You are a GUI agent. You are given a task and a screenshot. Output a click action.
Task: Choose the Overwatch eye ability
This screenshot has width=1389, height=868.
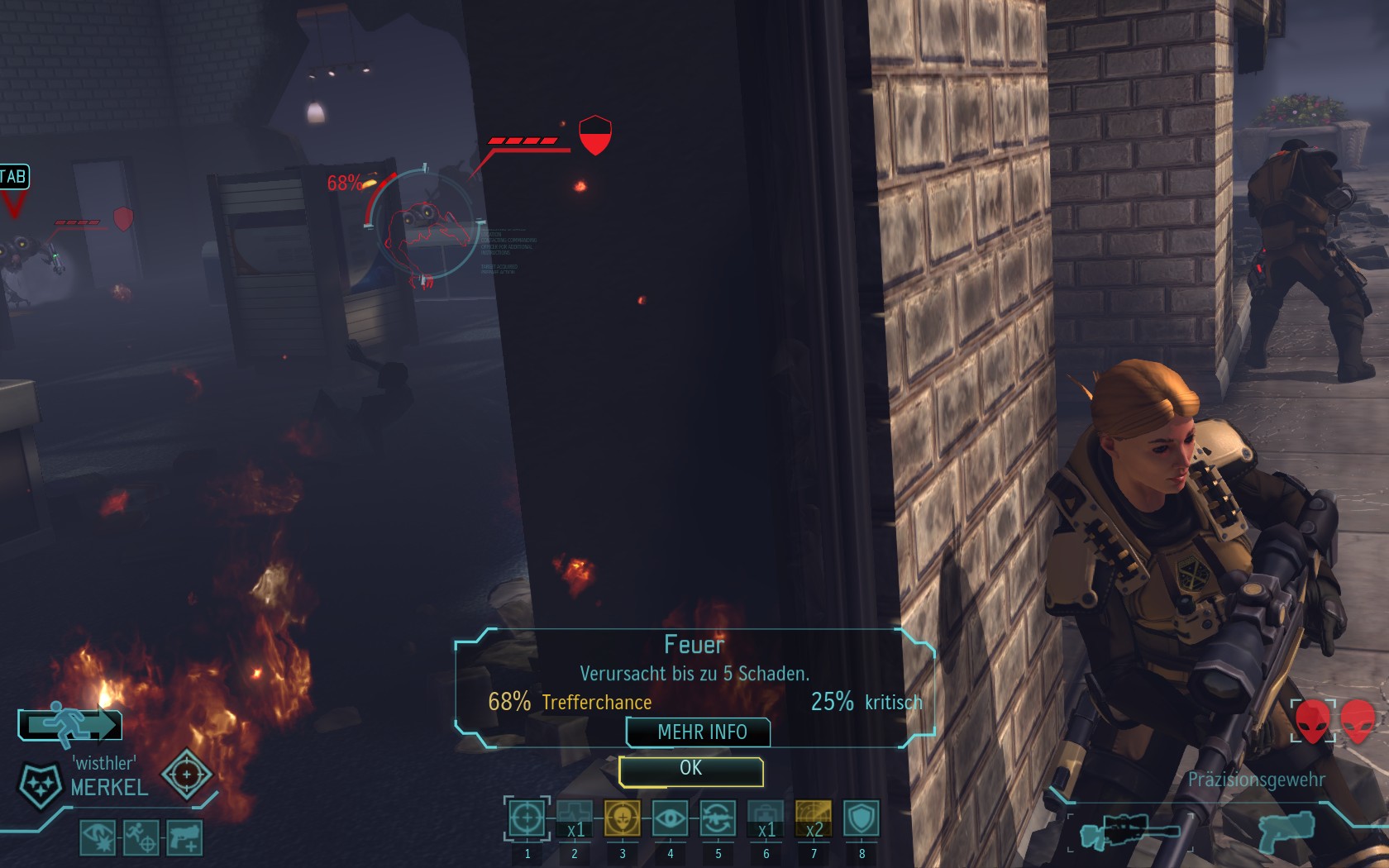point(670,819)
